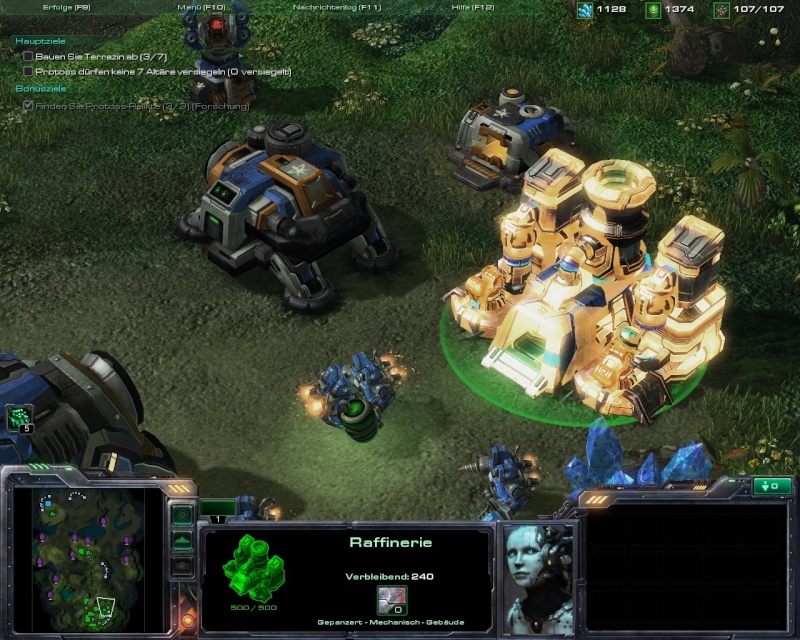Open the Erfolge achievements menu
The image size is (800, 640).
(68, 7)
